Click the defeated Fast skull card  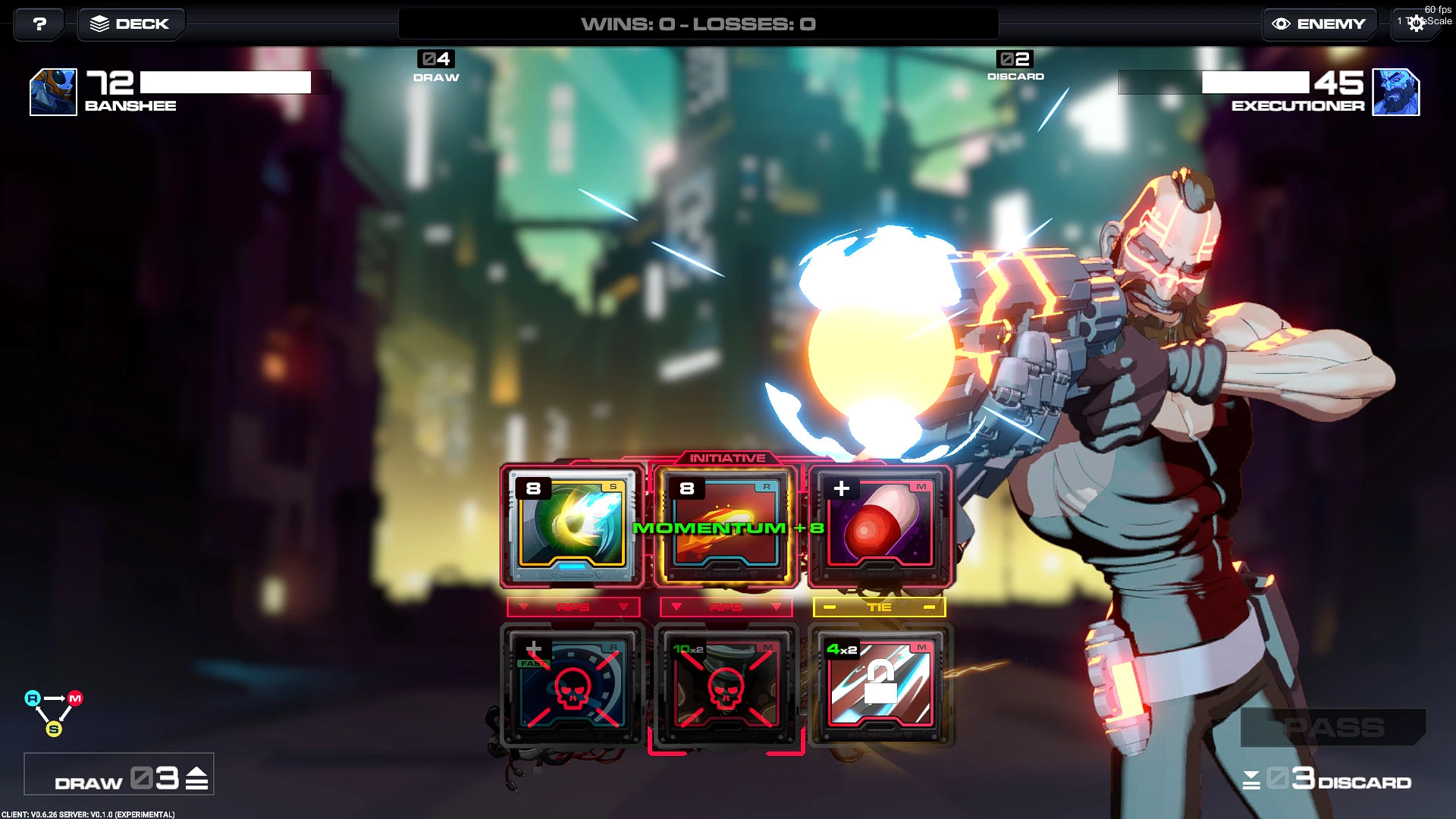[x=572, y=683]
